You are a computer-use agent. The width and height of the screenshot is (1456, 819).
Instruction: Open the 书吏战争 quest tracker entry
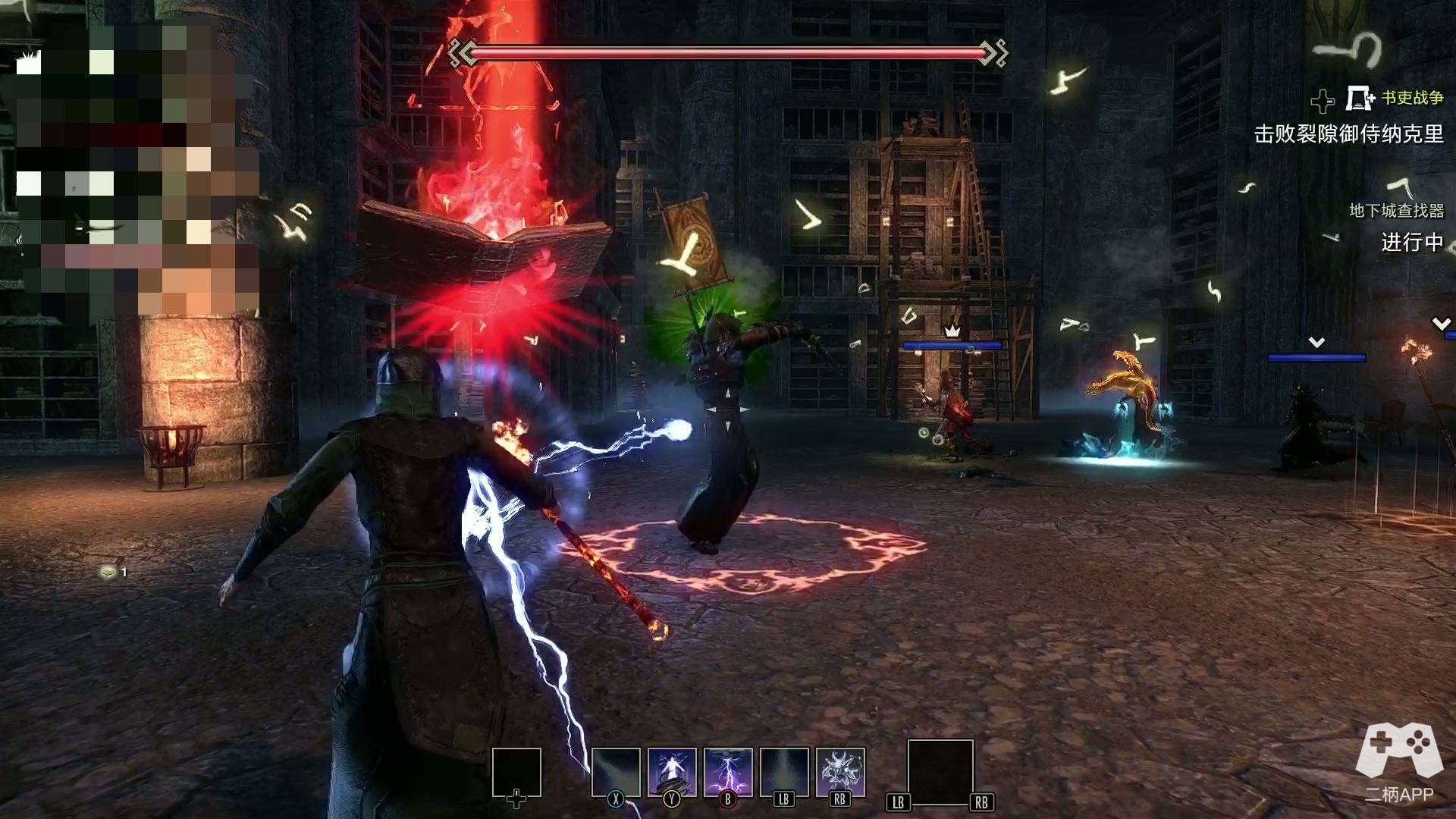(1412, 98)
